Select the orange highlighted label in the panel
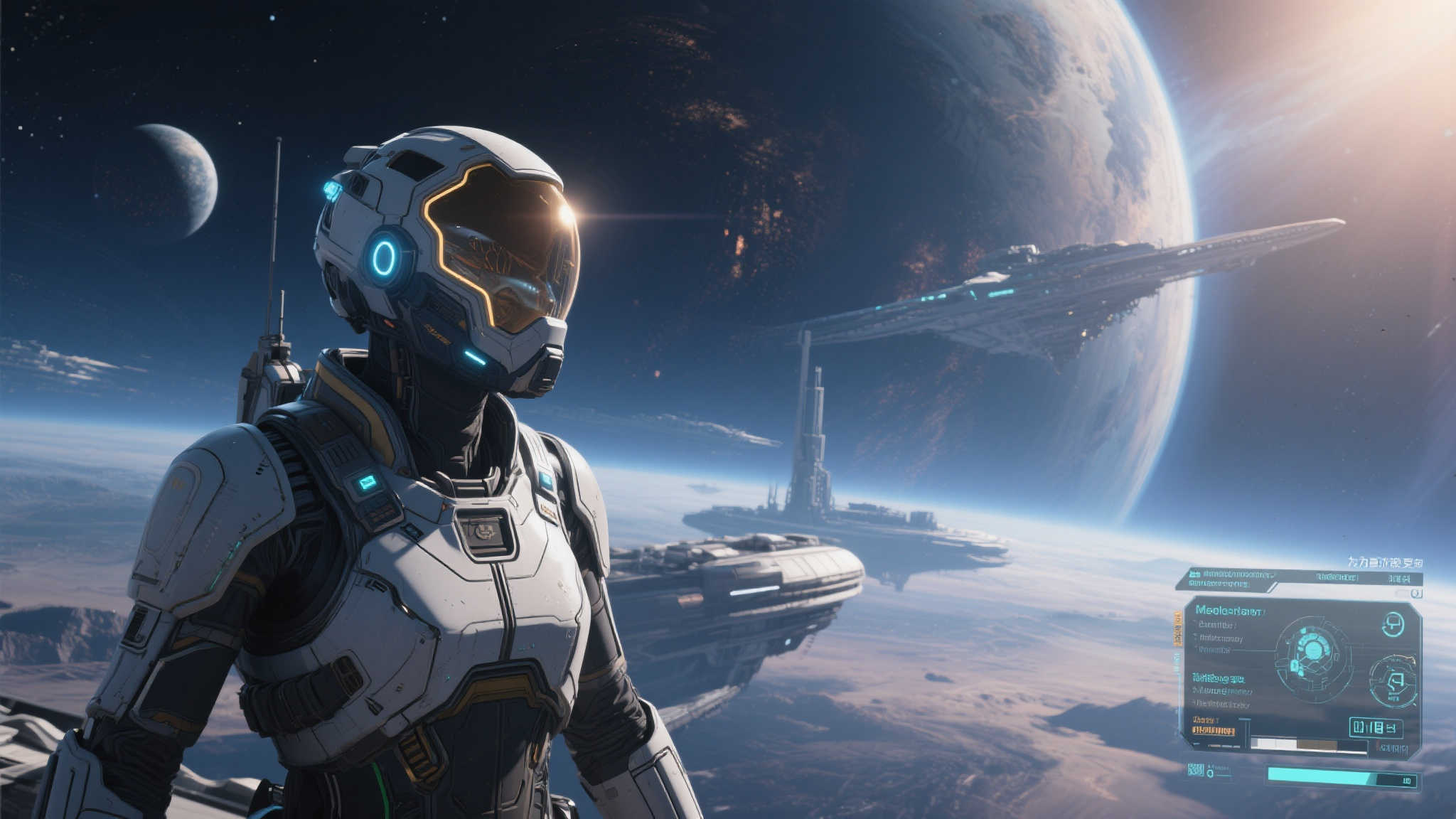1456x819 pixels. (1213, 730)
